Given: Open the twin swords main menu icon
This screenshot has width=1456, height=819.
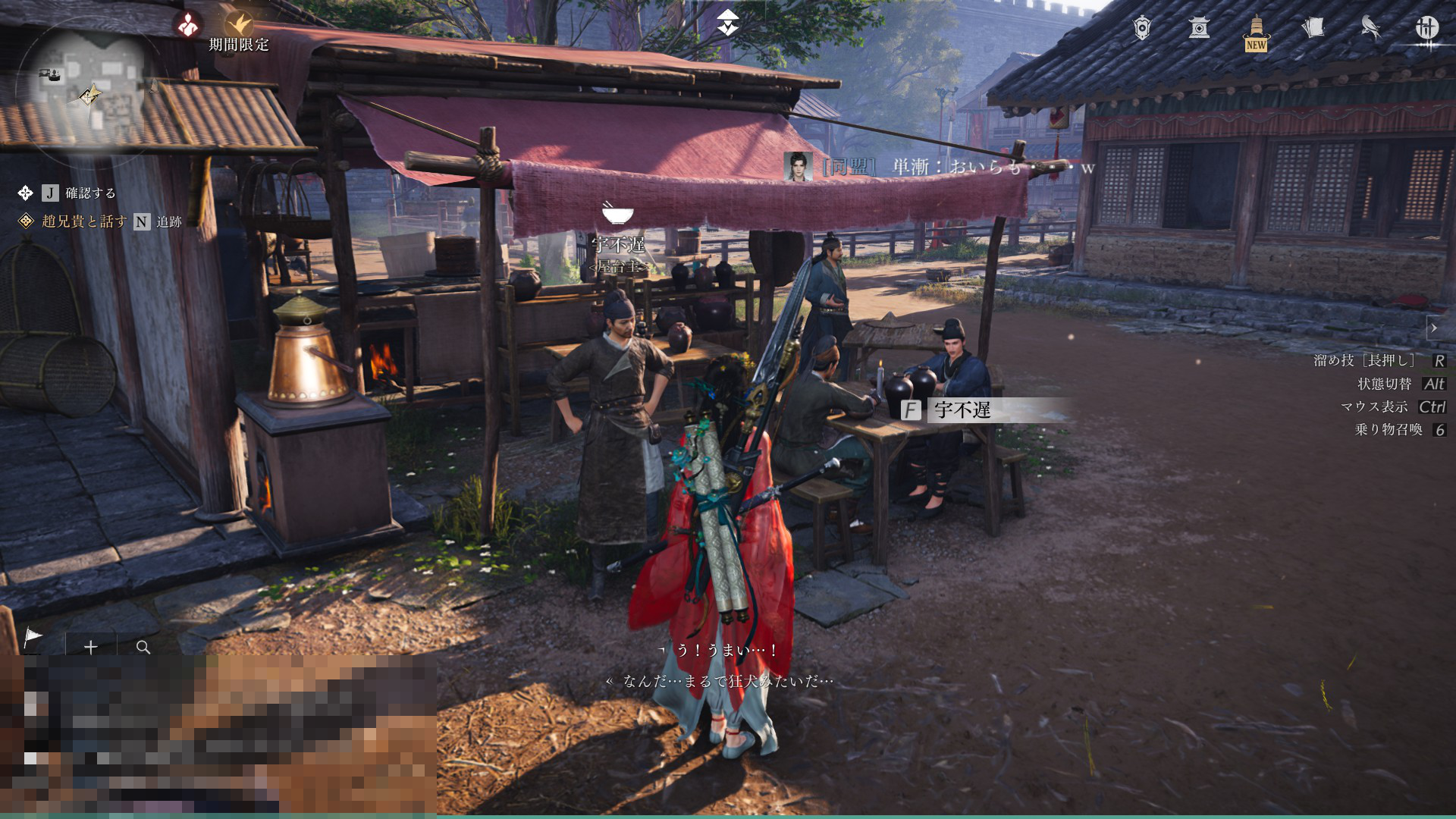Looking at the screenshot, I should tap(1427, 28).
